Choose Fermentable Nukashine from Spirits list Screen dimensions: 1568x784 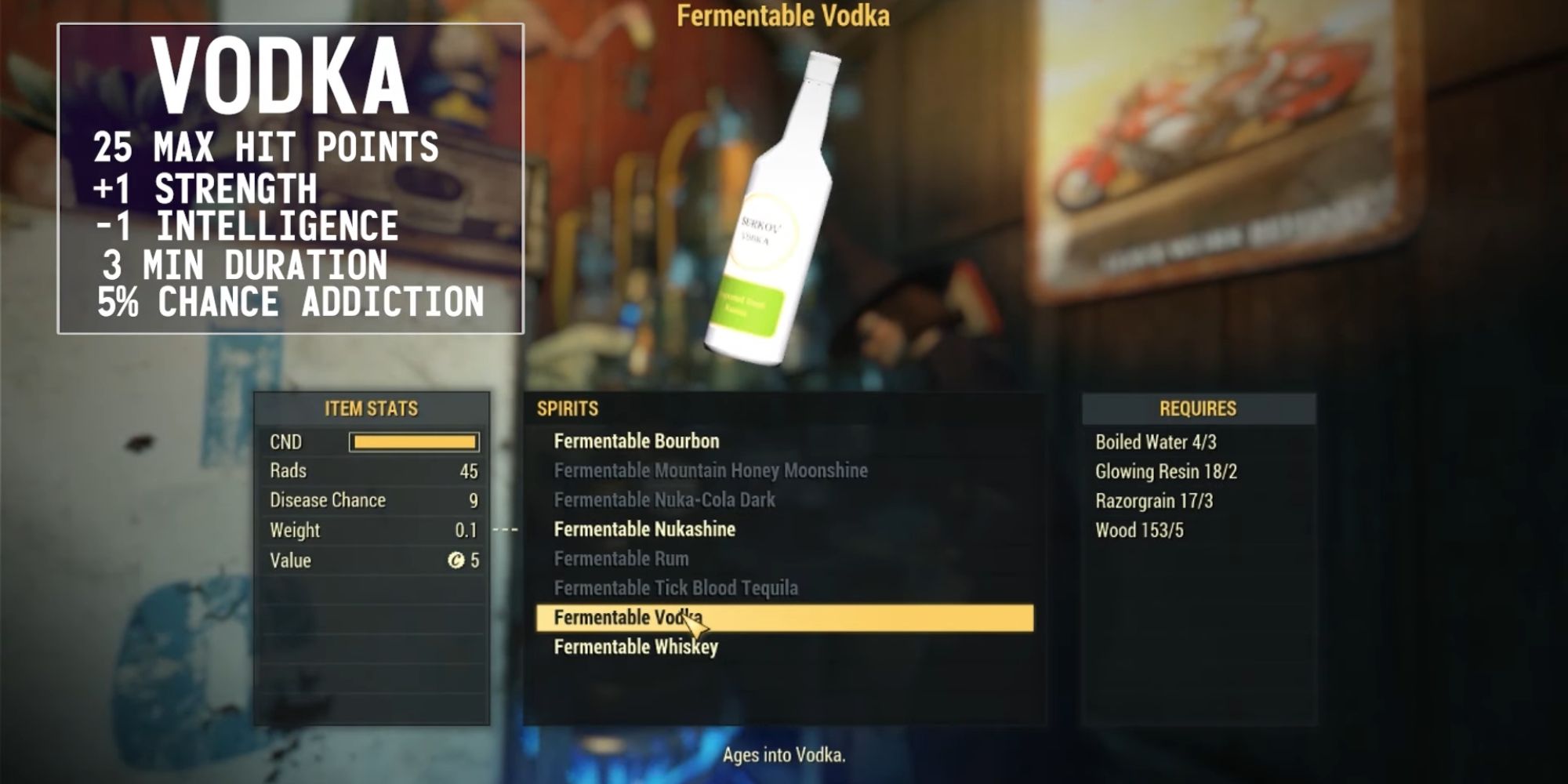(644, 529)
